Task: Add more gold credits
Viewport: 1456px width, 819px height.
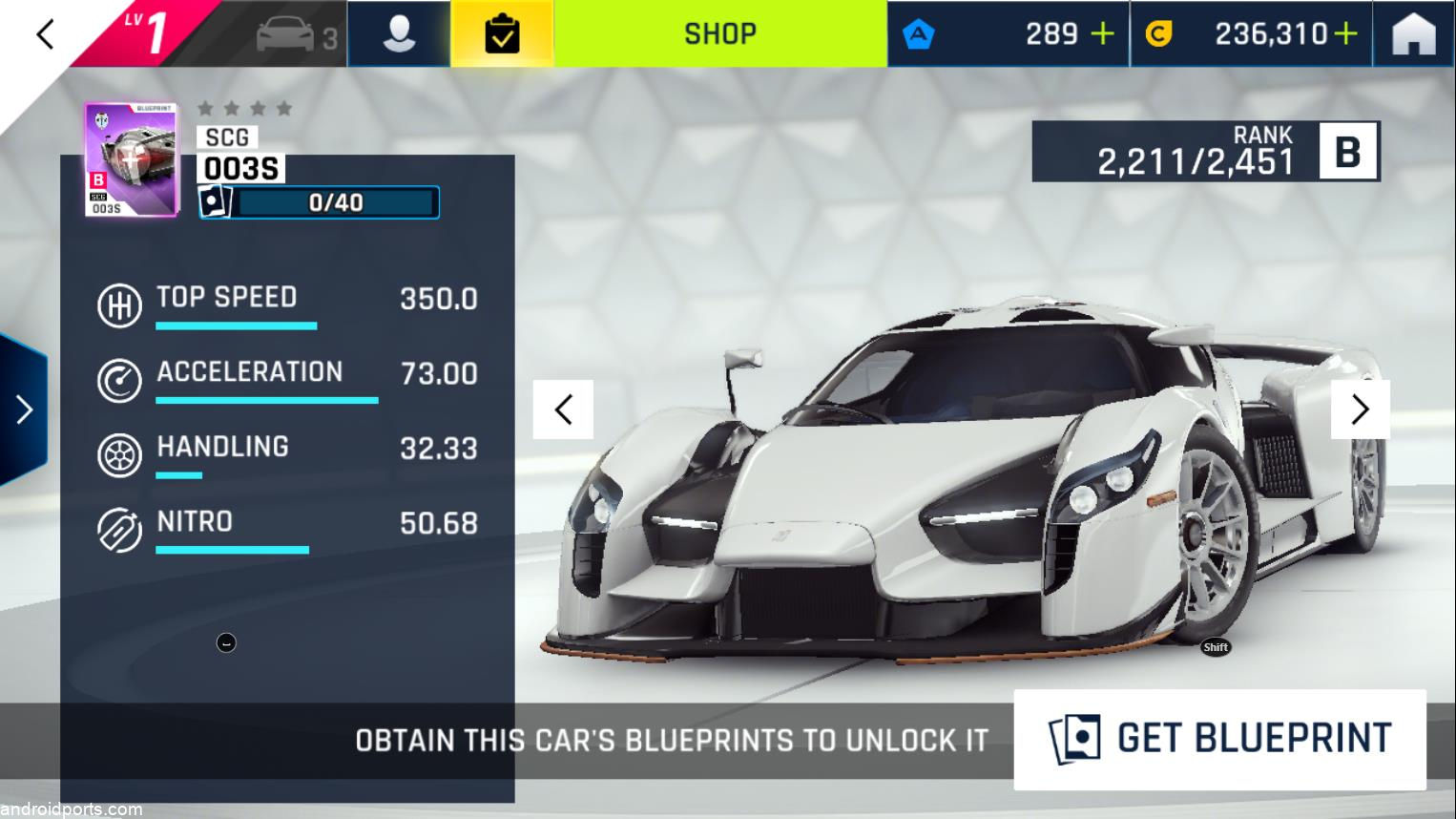Action: 1345,34
